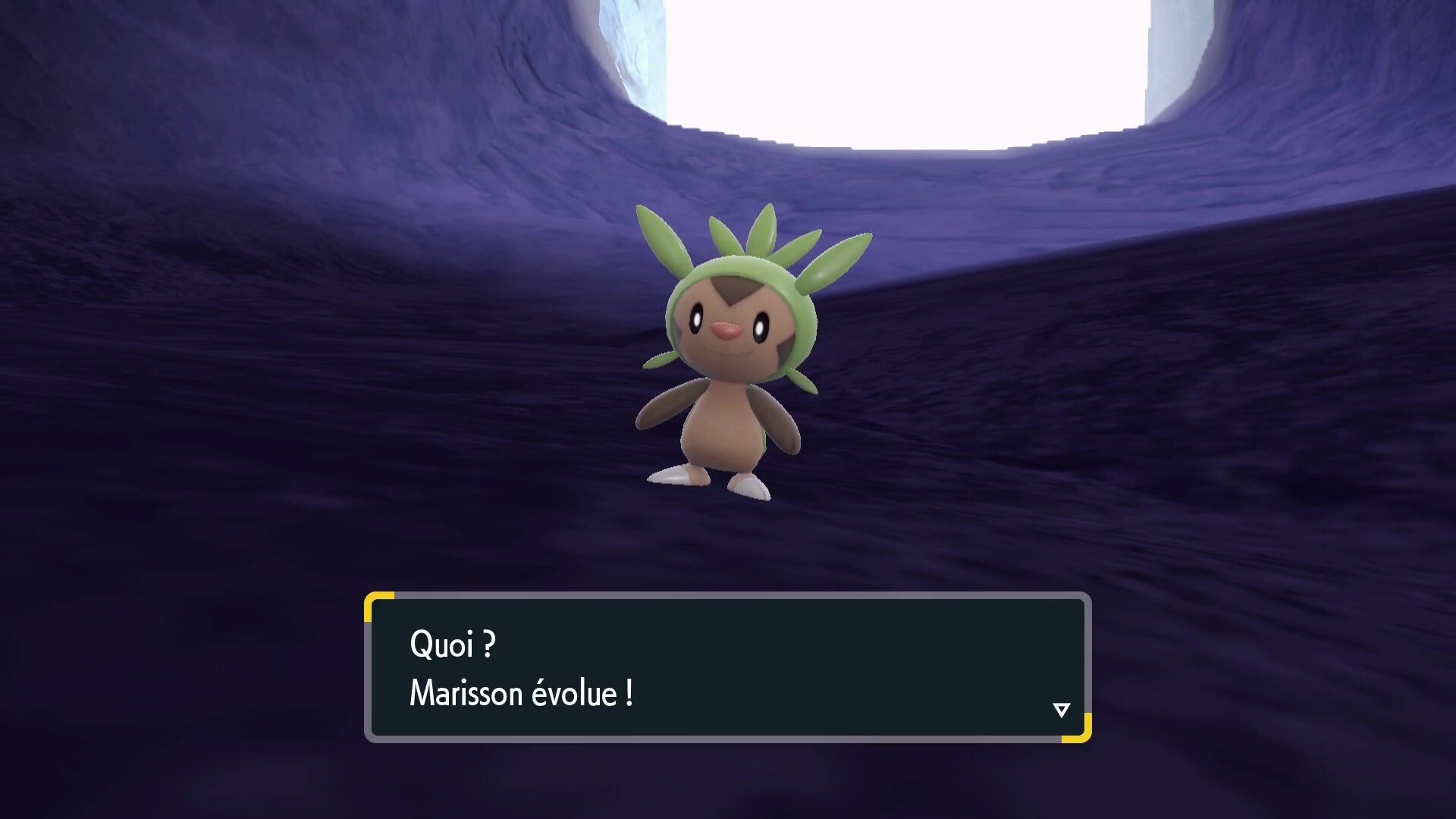The height and width of the screenshot is (819, 1456).
Task: Click the 'Marisson évolue !' text
Action: (x=519, y=692)
